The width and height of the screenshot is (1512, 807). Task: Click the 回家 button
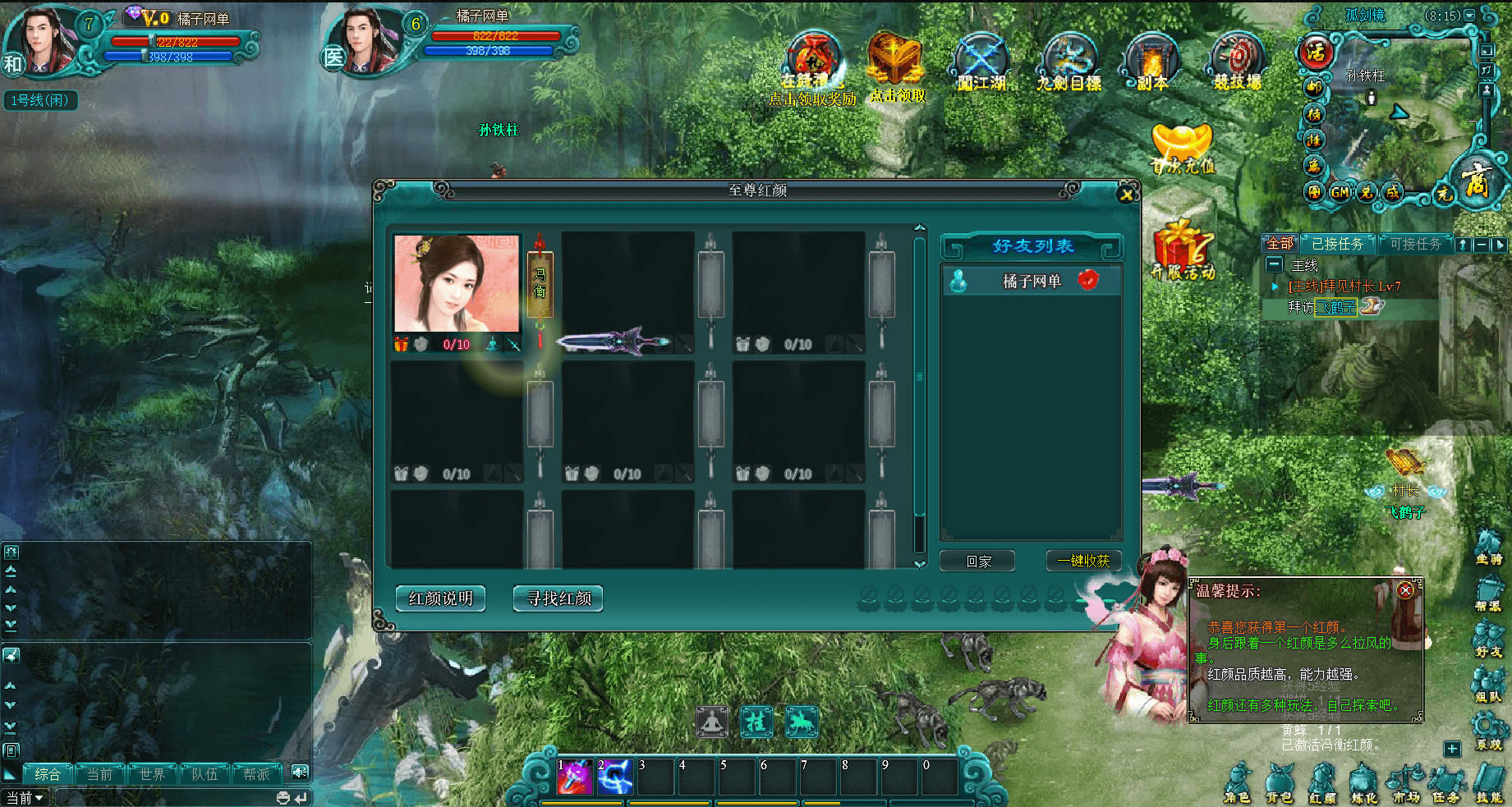(x=978, y=562)
